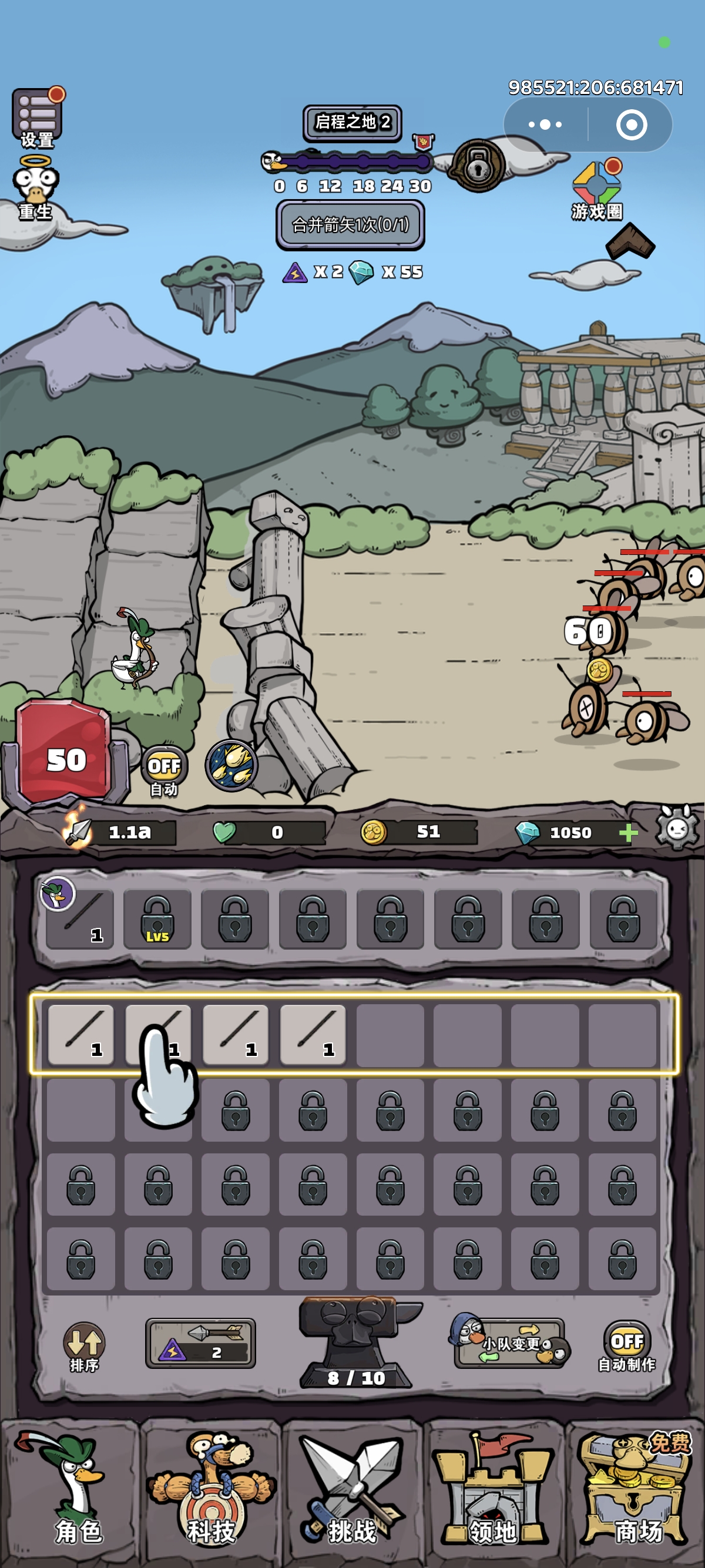Tap the locked Lv5 equipment slot

click(x=157, y=919)
